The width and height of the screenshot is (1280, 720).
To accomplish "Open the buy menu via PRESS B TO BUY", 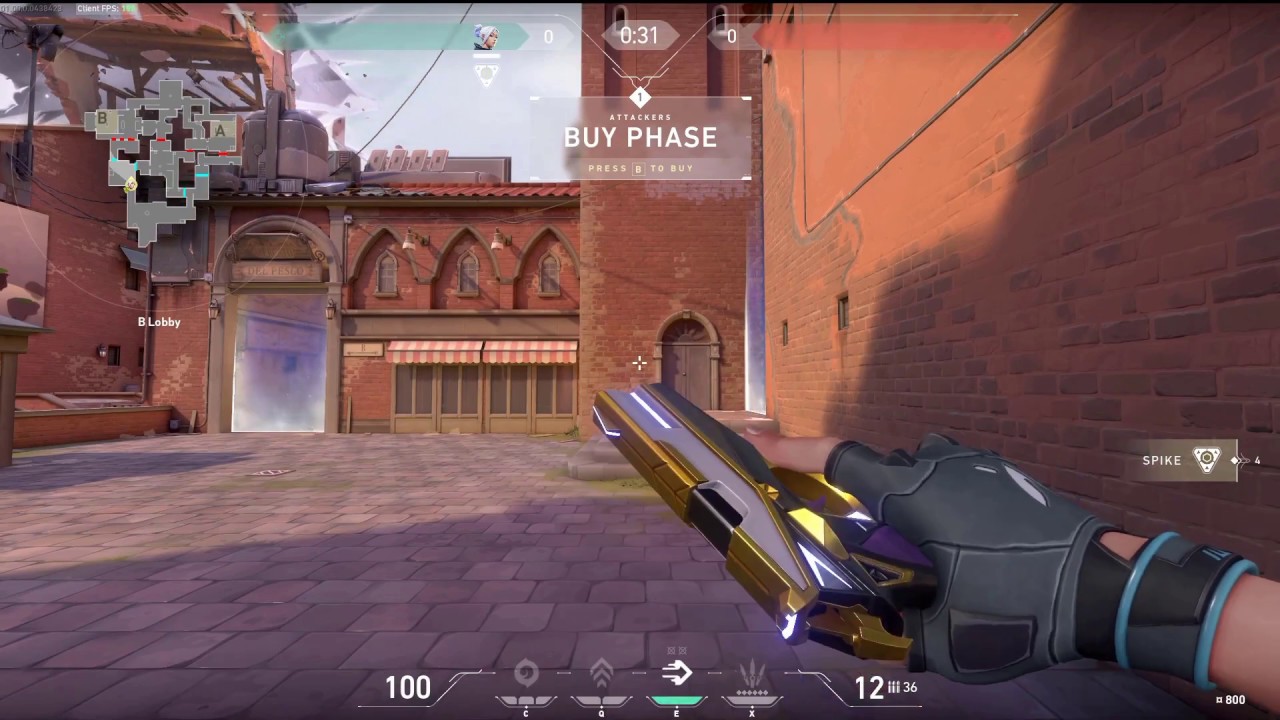I will tap(640, 168).
